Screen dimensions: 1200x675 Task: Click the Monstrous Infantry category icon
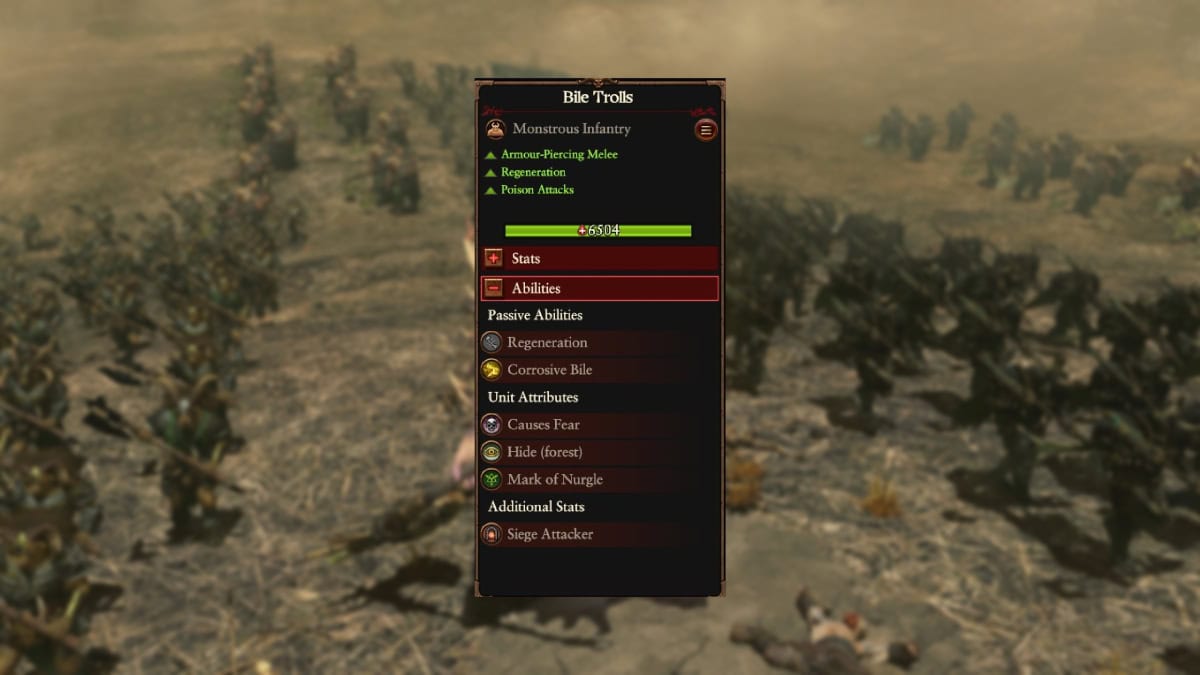coord(495,129)
